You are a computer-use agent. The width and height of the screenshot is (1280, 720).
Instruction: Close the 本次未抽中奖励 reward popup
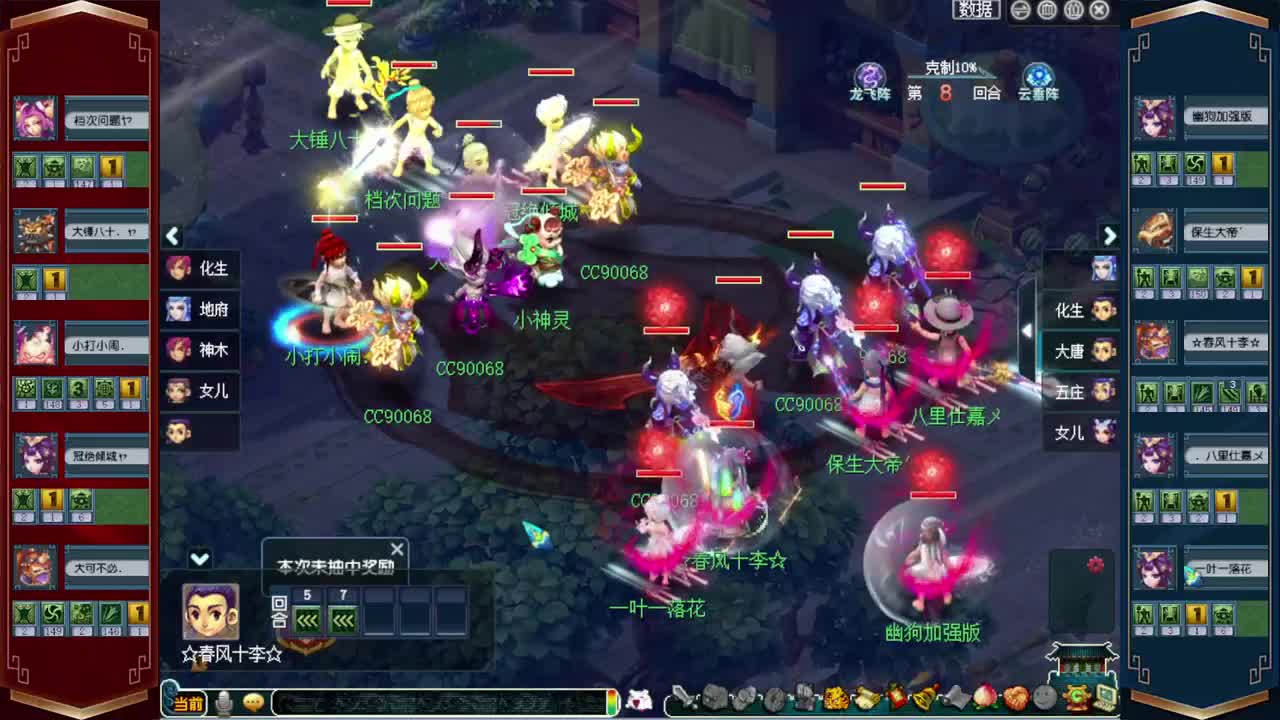[397, 548]
